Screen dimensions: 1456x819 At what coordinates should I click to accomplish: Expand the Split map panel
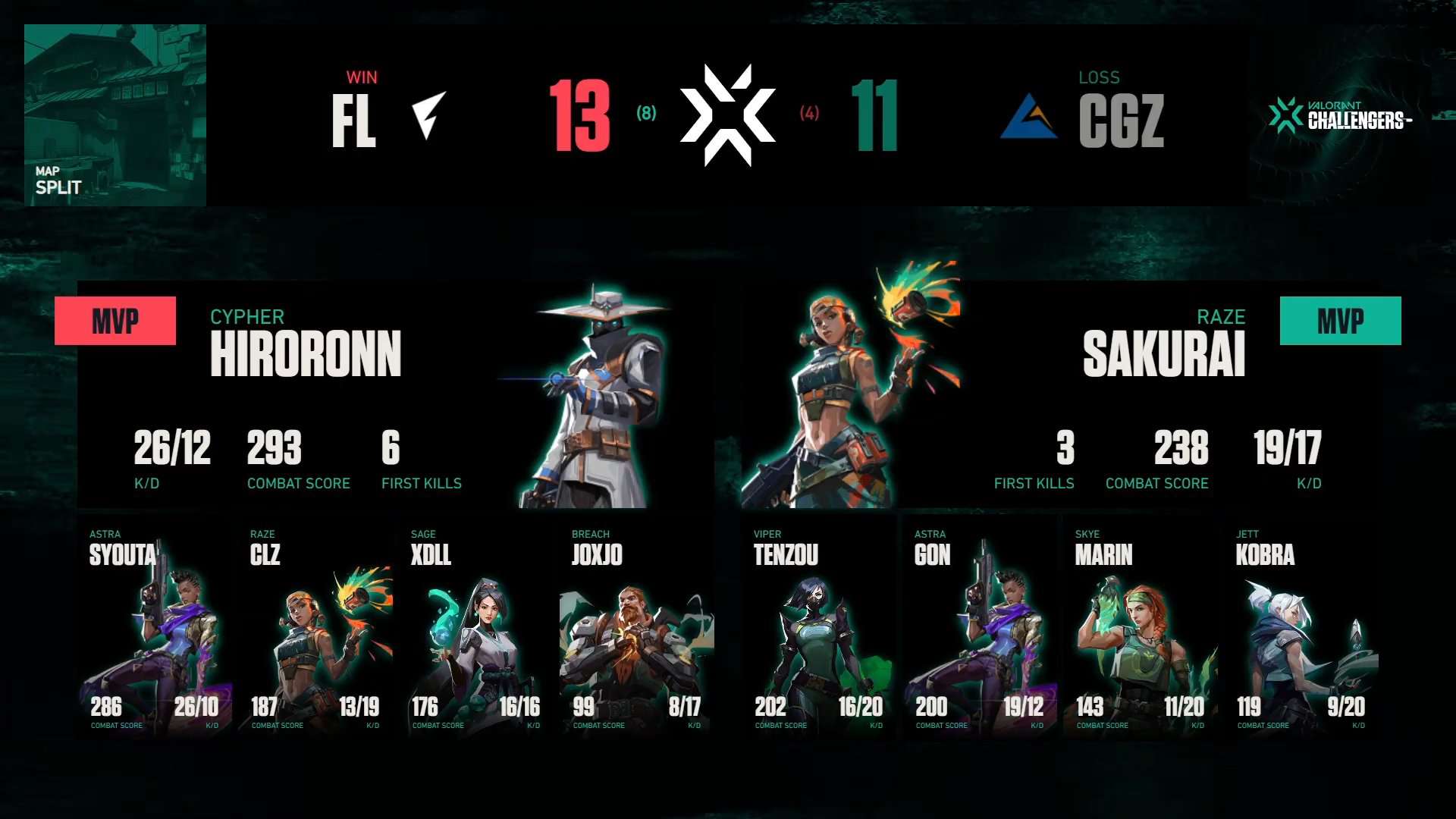[x=115, y=115]
